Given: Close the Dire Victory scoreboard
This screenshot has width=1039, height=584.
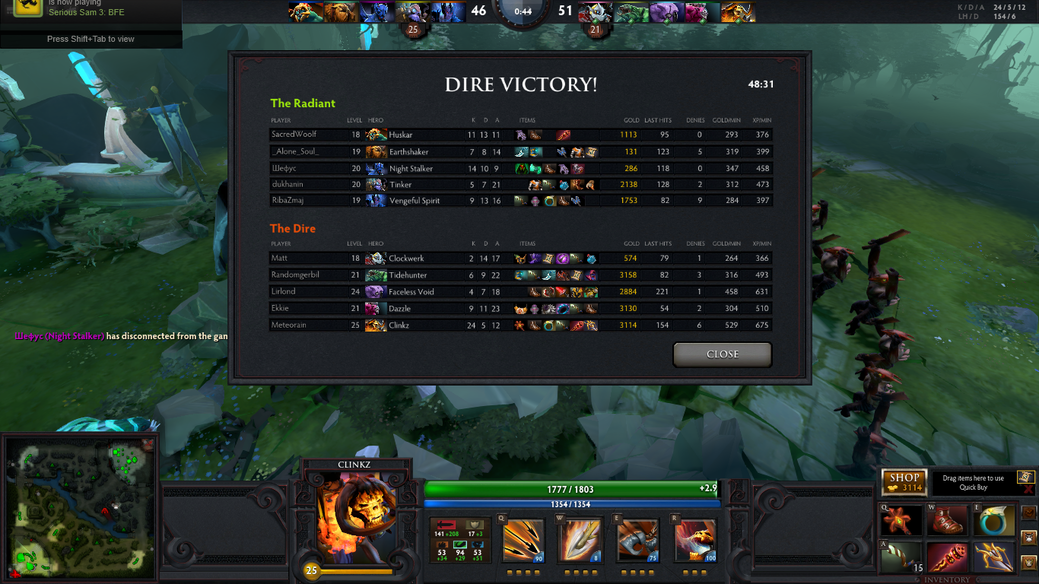Looking at the screenshot, I should click(722, 354).
